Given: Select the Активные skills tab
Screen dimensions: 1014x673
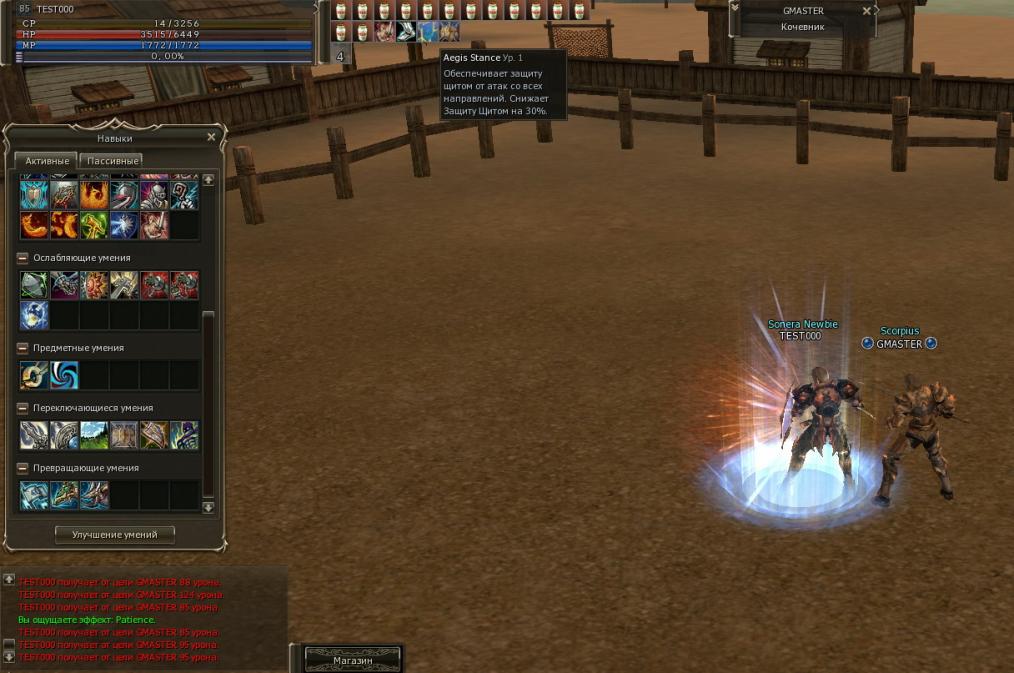Looking at the screenshot, I should pyautogui.click(x=47, y=160).
